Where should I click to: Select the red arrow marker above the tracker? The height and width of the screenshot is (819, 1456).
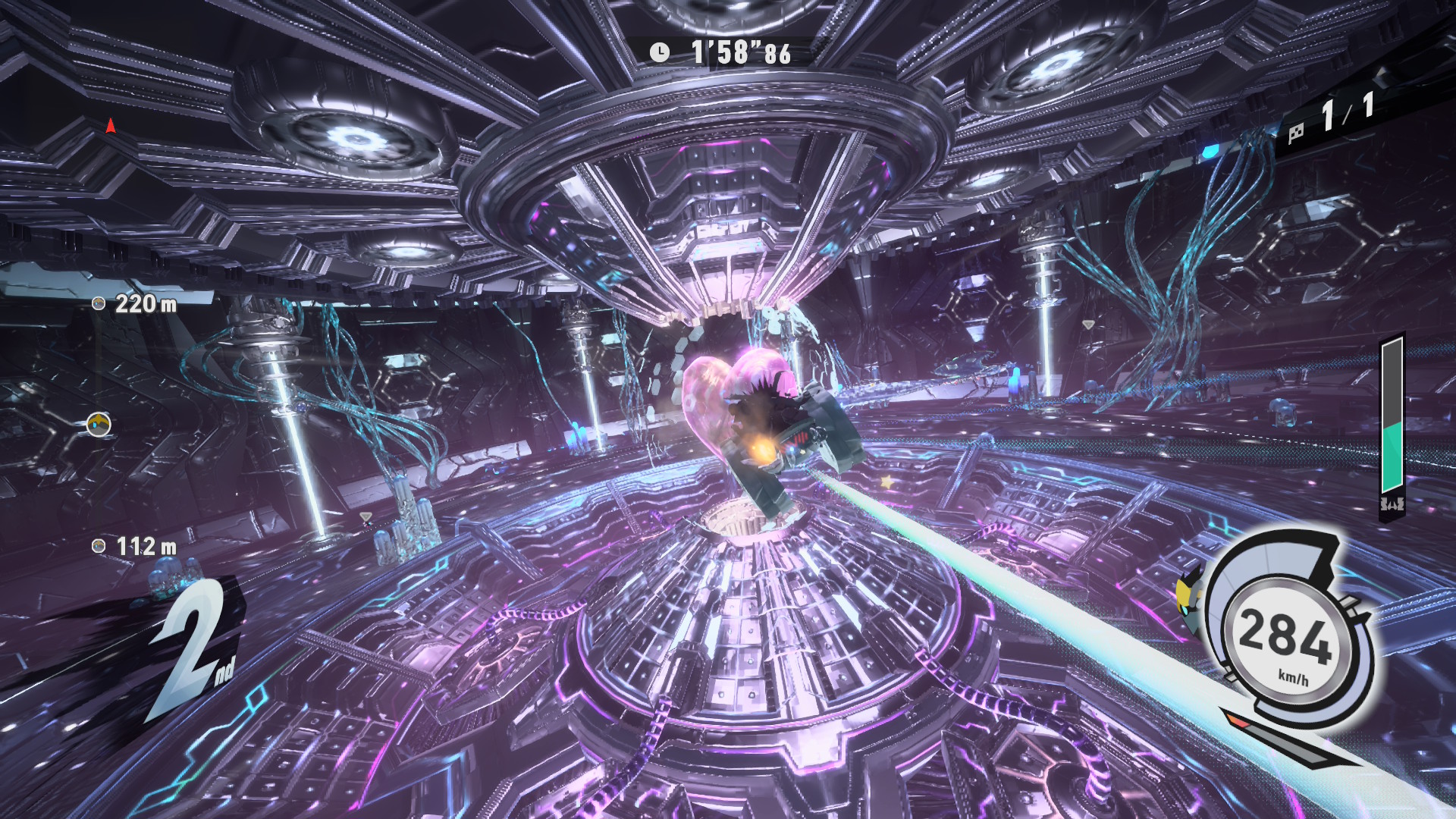[111, 126]
